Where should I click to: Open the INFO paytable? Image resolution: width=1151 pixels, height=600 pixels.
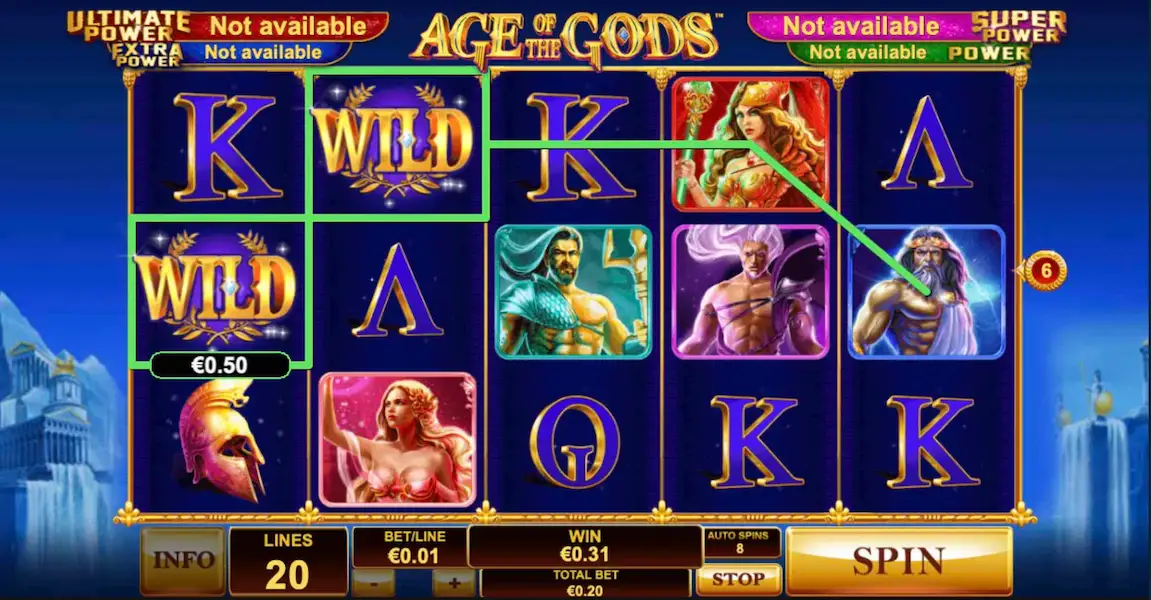click(x=183, y=560)
